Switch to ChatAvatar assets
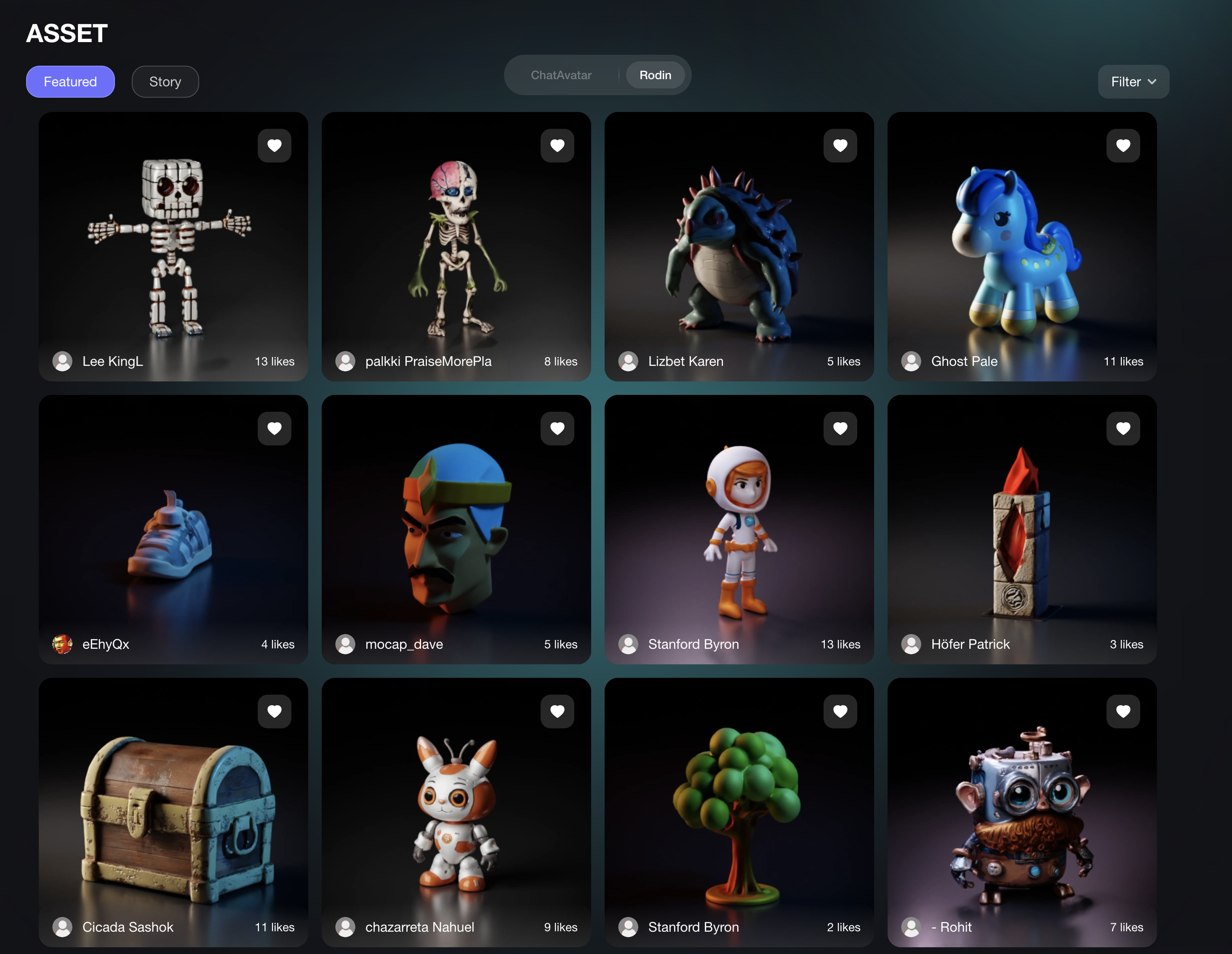Image resolution: width=1232 pixels, height=954 pixels. coord(561,75)
